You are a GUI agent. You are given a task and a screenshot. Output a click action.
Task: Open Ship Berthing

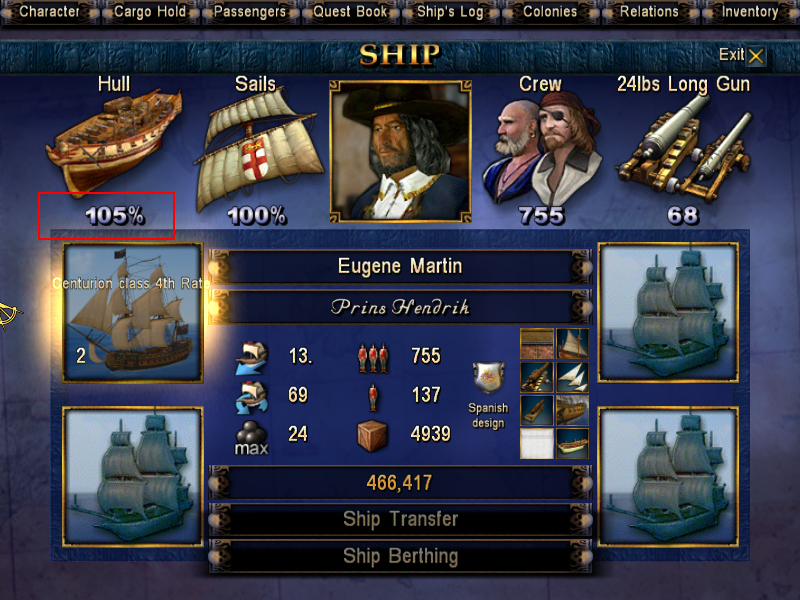[400, 556]
